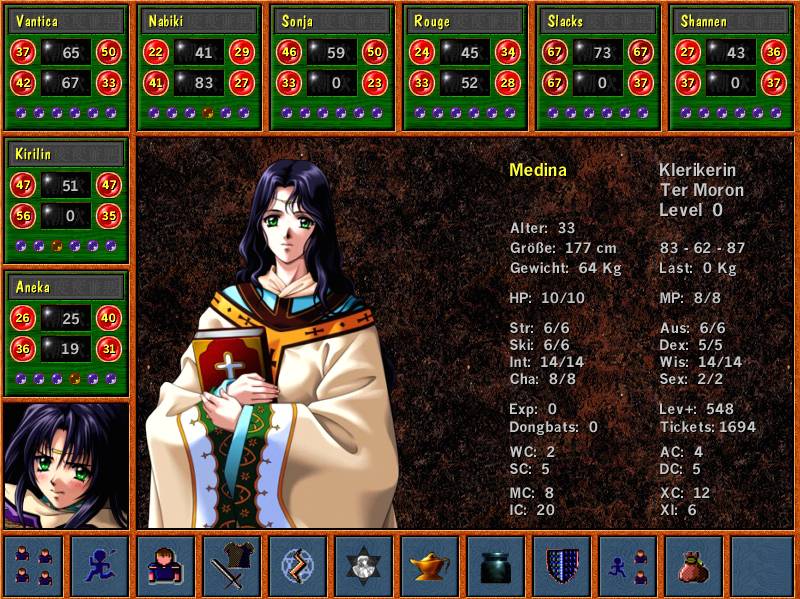Select the striped shield icon
The image size is (800, 599).
(562, 565)
